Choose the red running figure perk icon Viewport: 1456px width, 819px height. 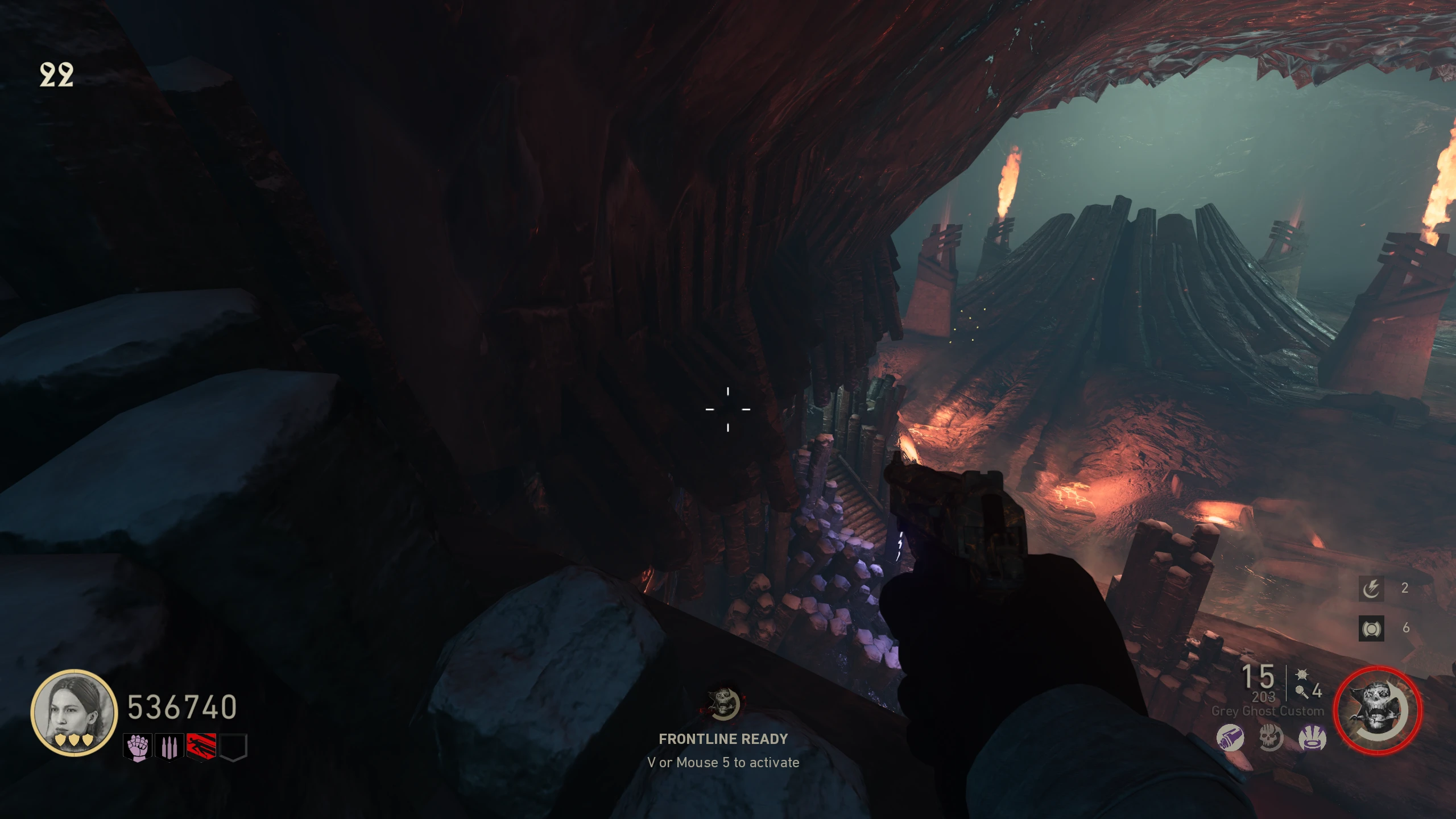click(x=201, y=747)
